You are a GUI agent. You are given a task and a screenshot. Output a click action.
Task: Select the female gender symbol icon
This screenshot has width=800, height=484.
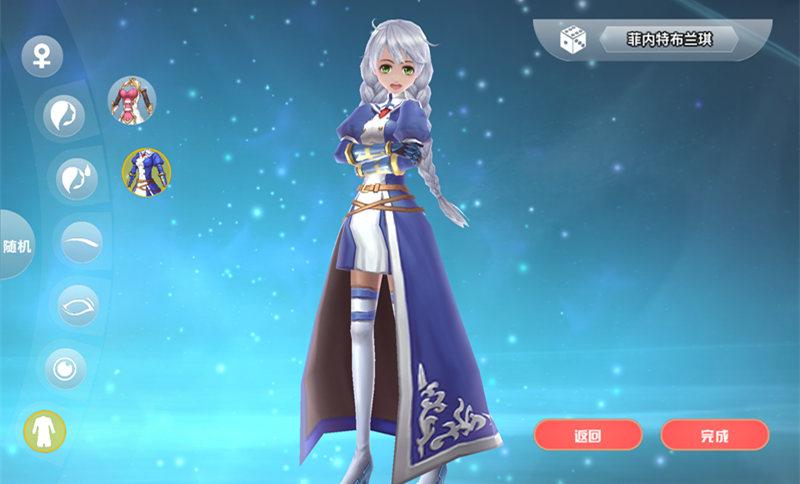42,55
